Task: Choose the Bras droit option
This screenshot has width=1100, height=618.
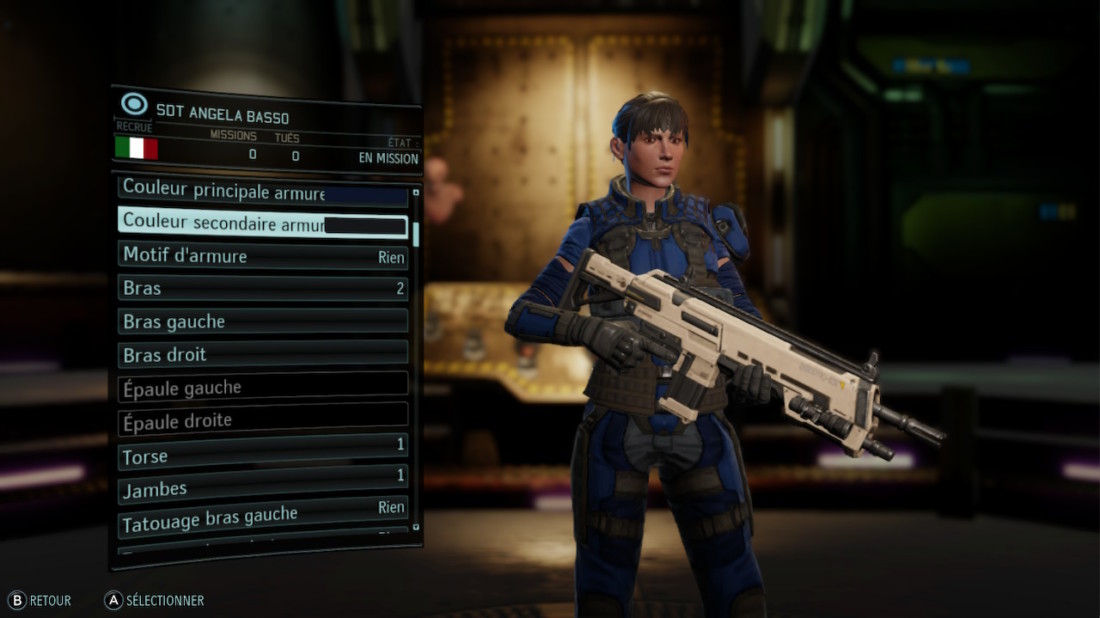Action: click(x=262, y=354)
